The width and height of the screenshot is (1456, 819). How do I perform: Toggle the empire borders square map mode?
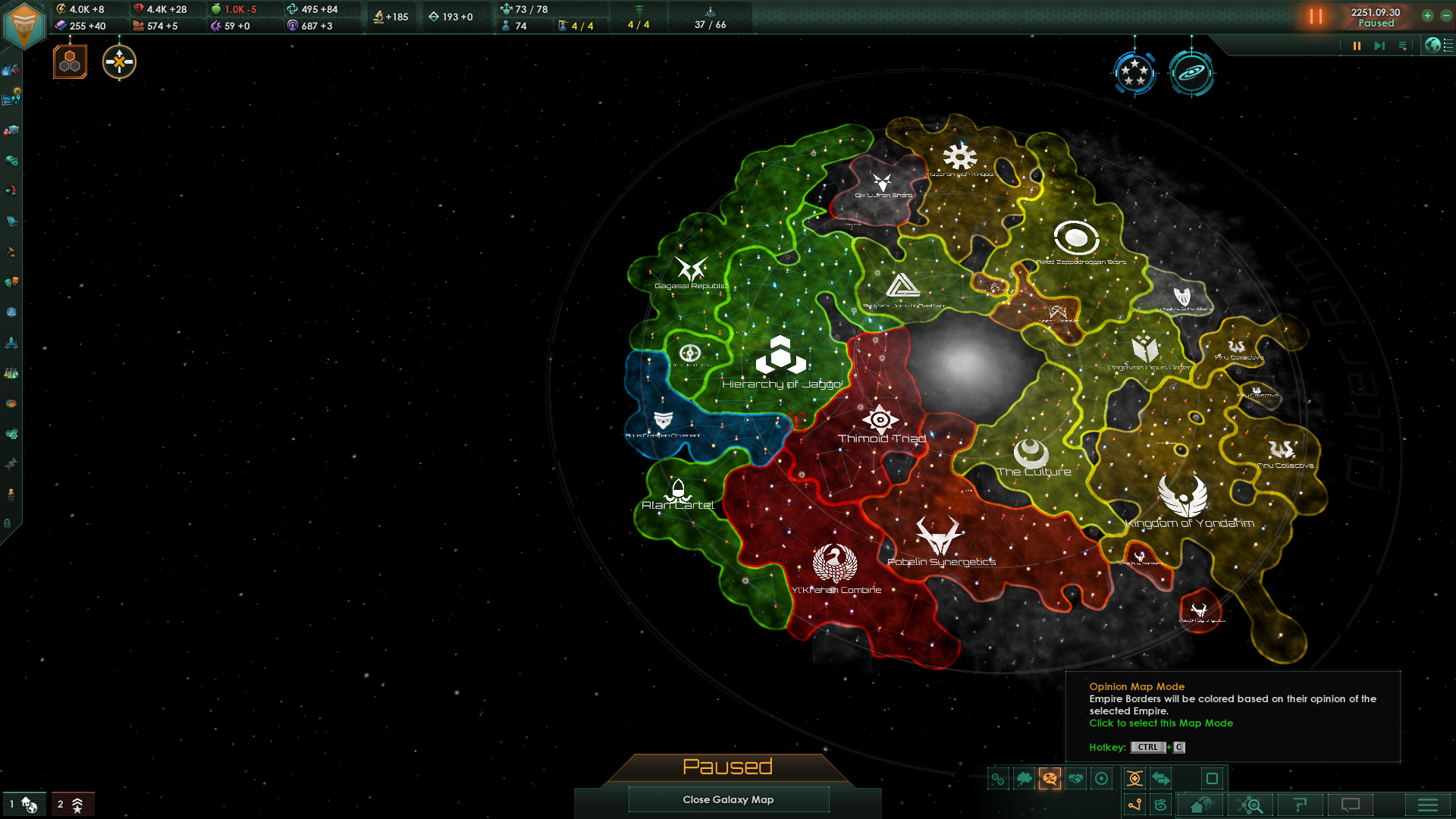(x=1212, y=778)
